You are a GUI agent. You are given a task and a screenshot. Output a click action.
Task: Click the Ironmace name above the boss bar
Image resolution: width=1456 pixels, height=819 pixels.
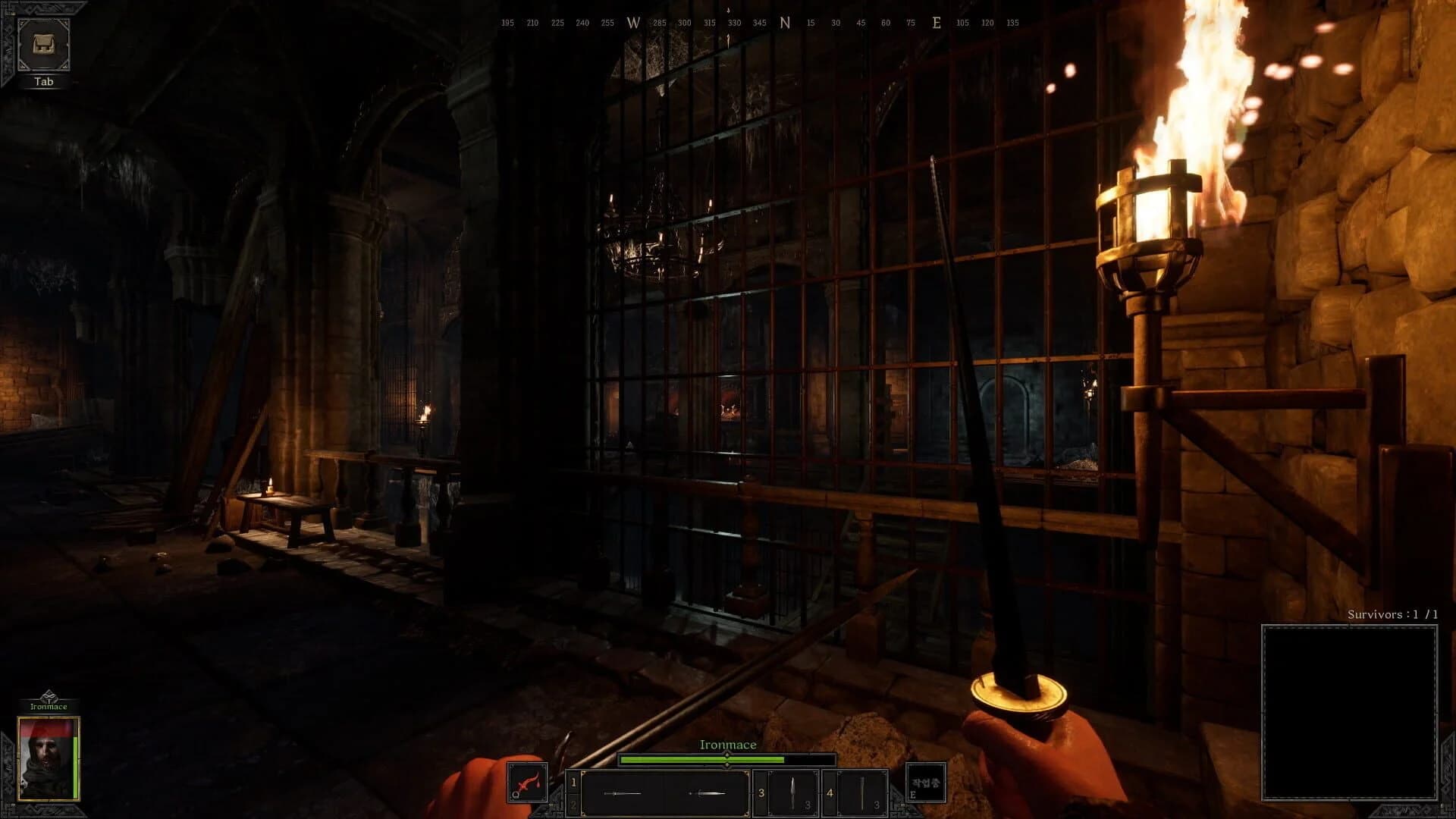pyautogui.click(x=727, y=745)
